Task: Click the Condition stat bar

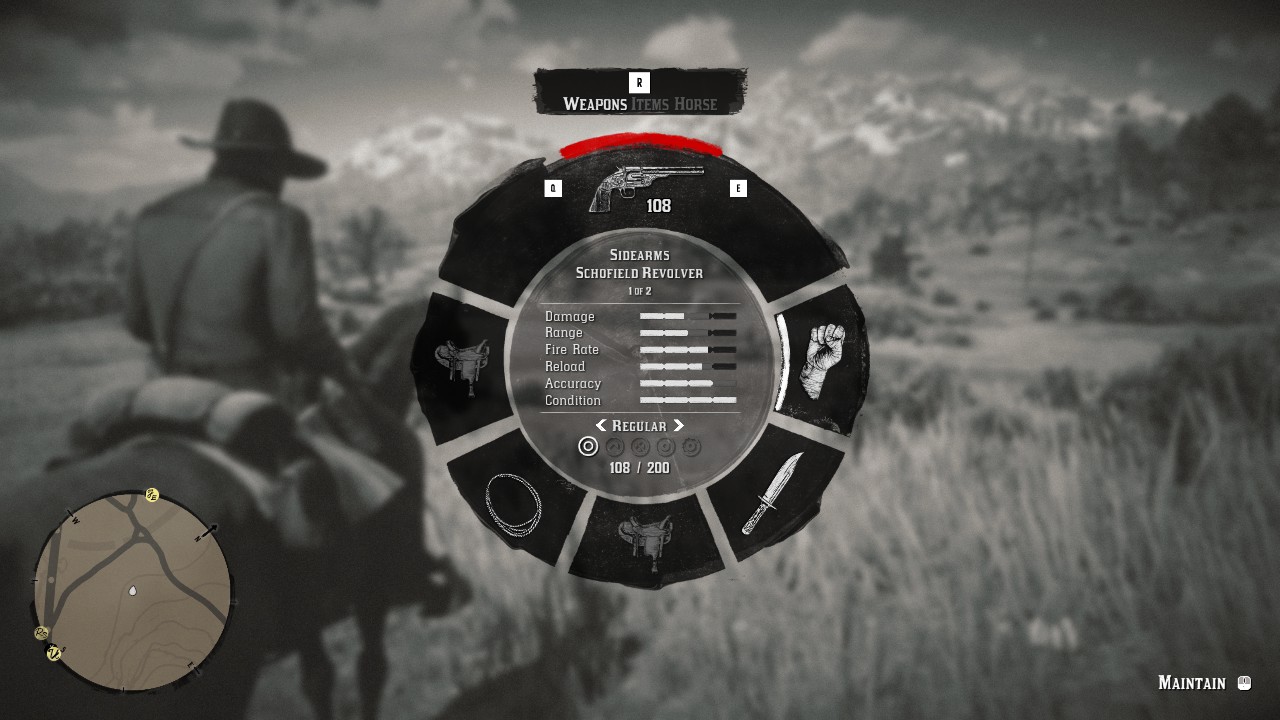Action: click(687, 400)
